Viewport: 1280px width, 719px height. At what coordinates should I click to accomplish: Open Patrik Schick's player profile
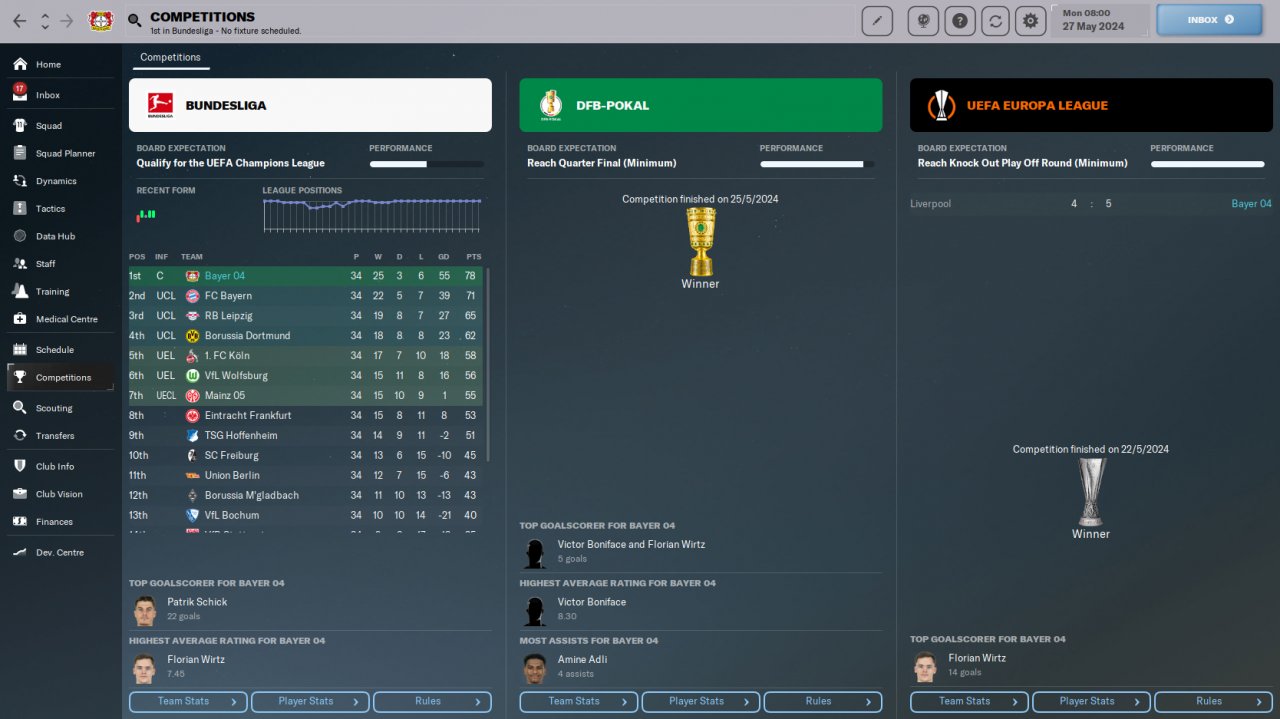coord(197,602)
